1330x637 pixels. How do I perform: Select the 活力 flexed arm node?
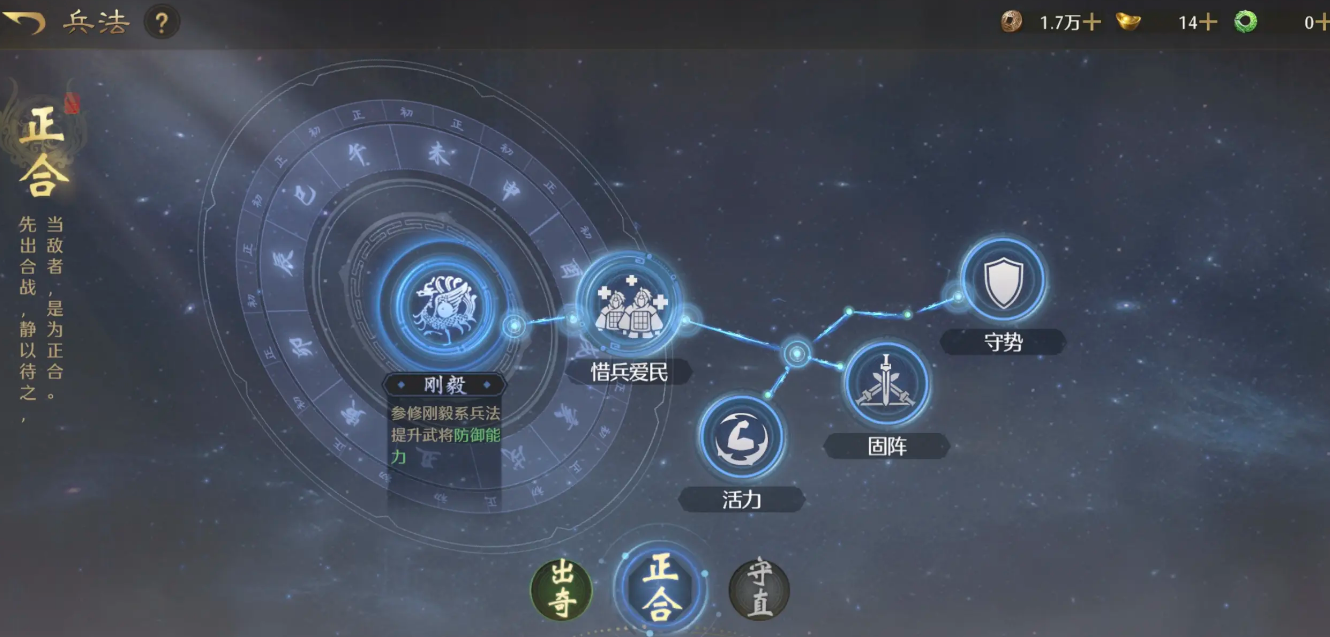(742, 438)
